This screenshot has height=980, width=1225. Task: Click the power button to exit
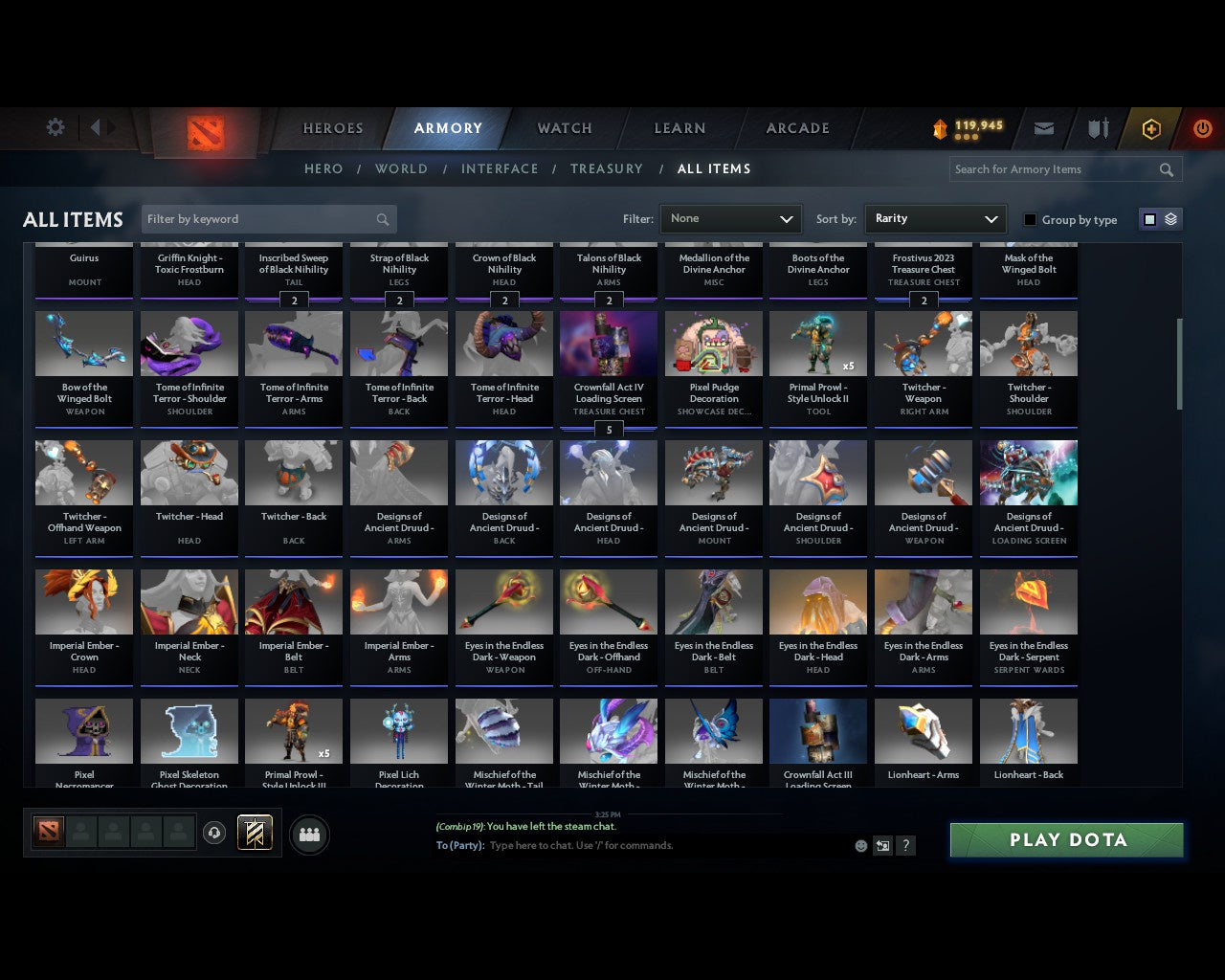click(1202, 128)
